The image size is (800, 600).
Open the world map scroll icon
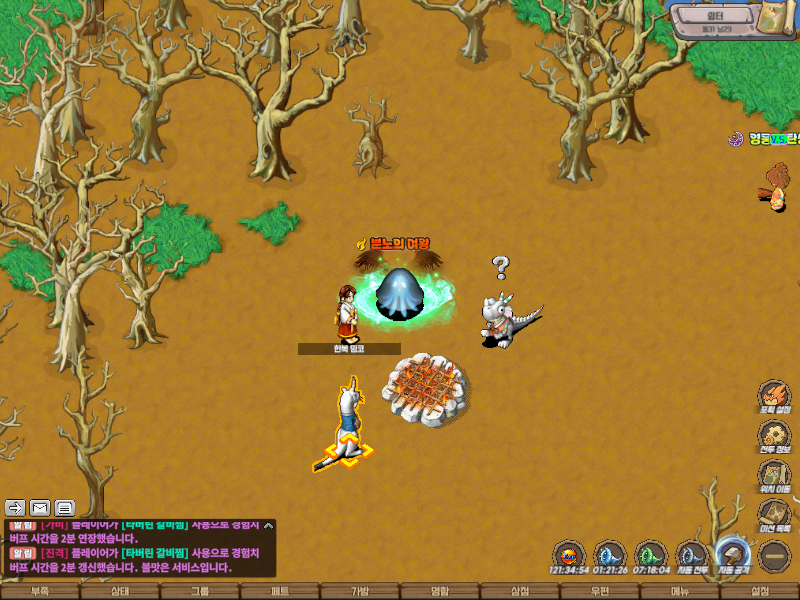776,20
